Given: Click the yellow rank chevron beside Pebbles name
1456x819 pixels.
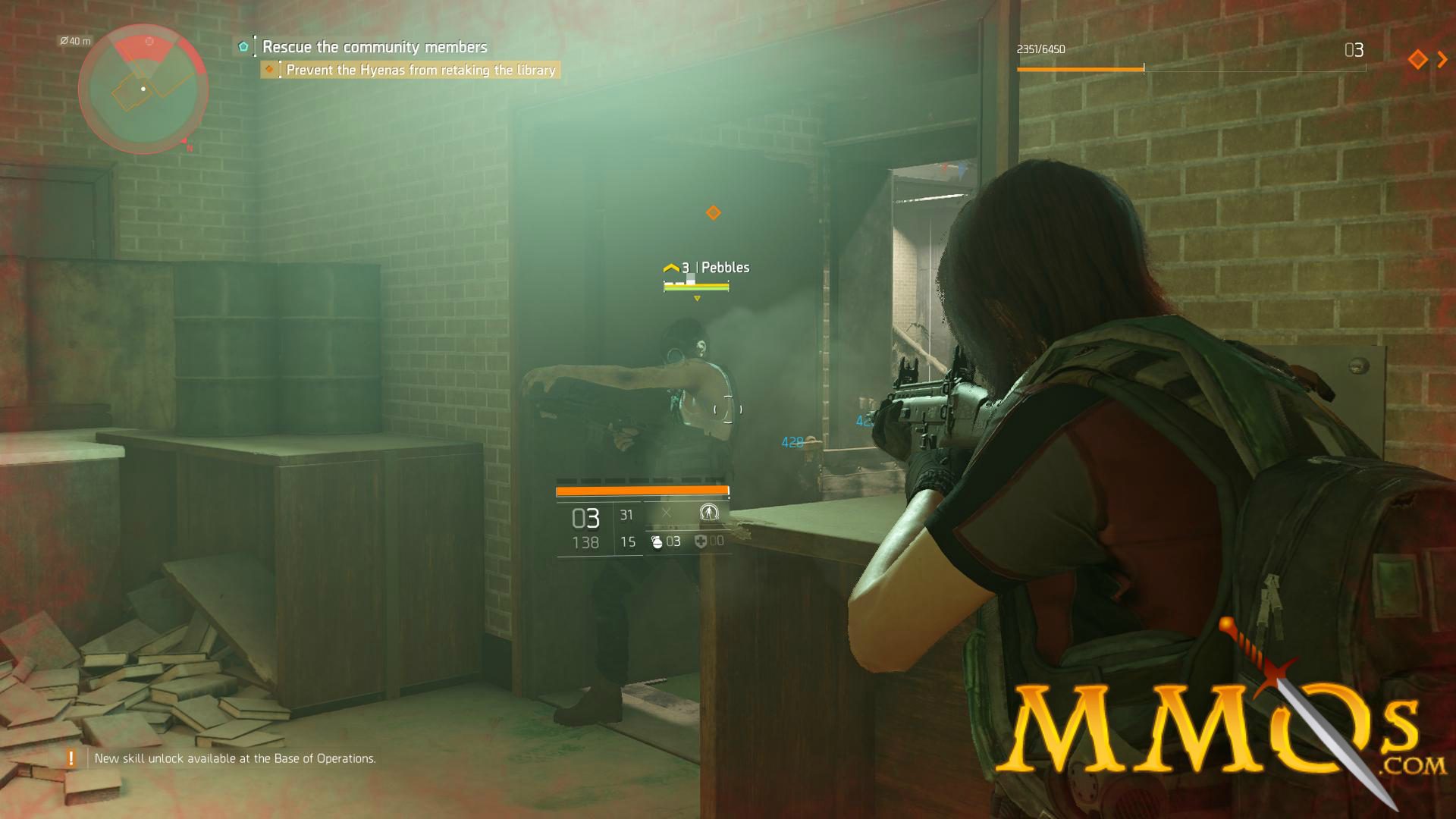Looking at the screenshot, I should click(672, 267).
